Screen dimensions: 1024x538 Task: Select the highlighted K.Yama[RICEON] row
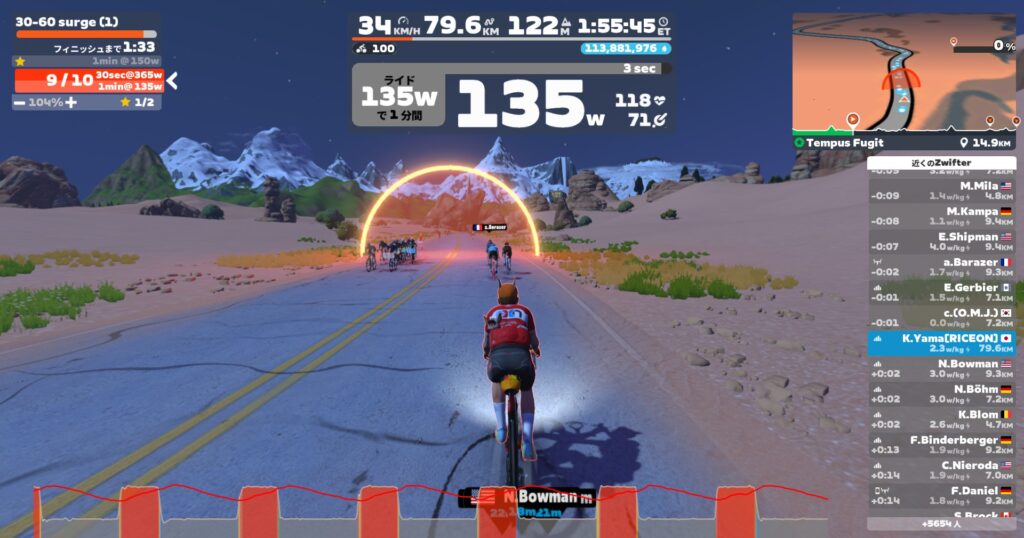(941, 343)
